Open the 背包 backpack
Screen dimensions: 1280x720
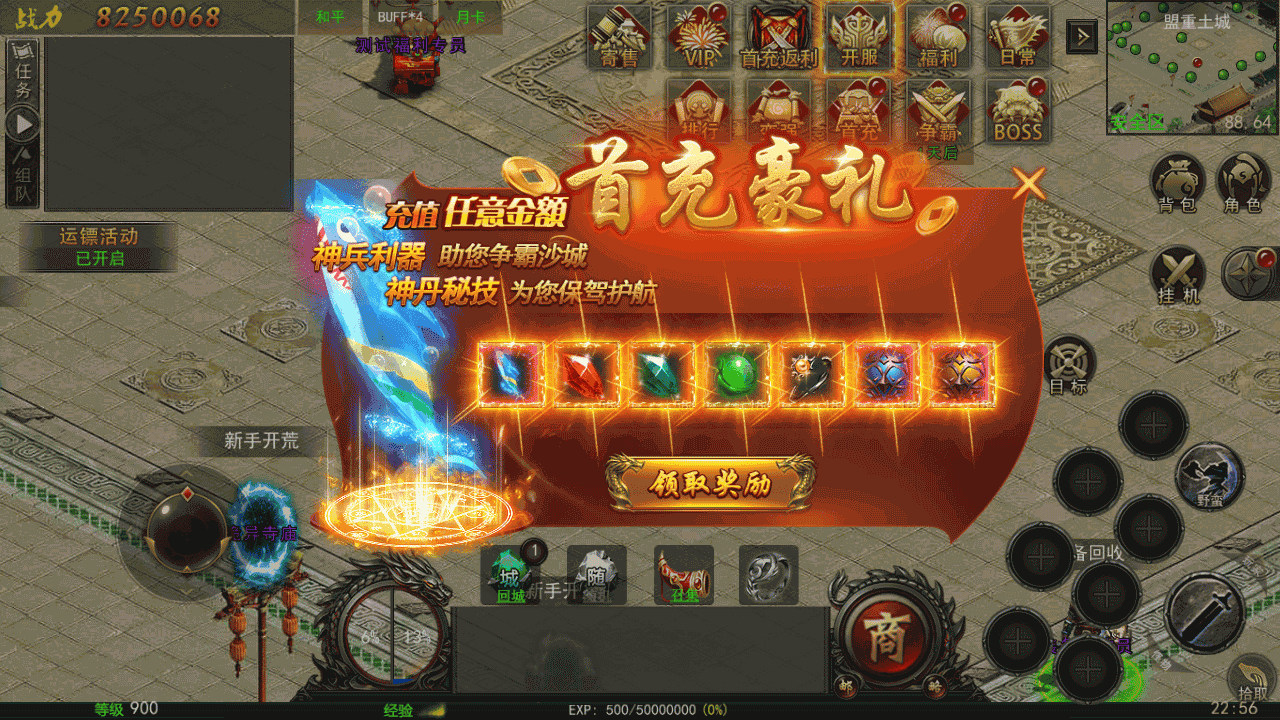point(1177,183)
